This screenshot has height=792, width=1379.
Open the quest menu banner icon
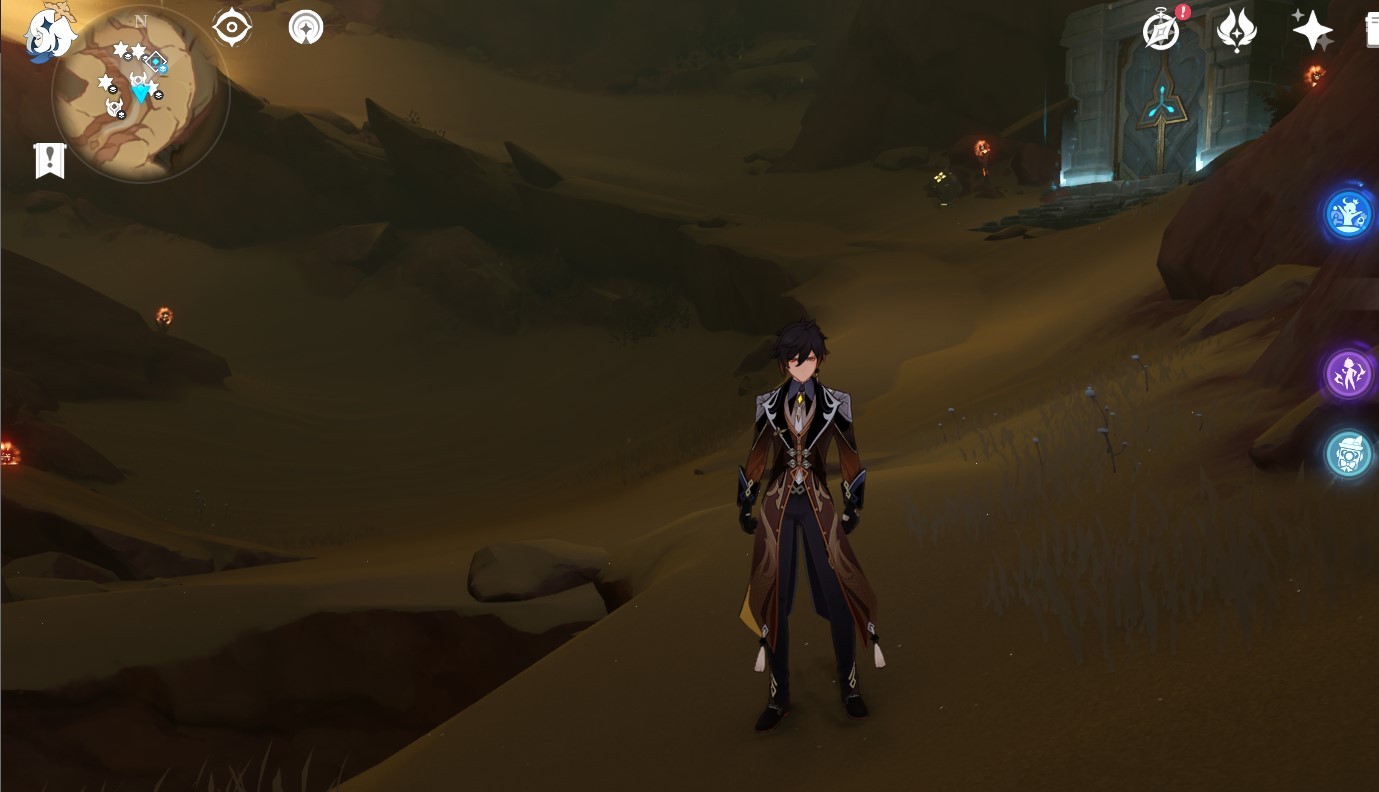click(50, 160)
